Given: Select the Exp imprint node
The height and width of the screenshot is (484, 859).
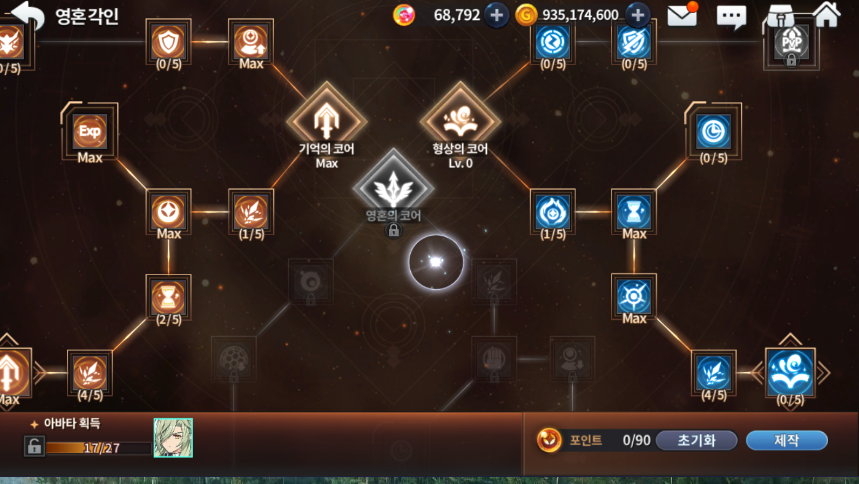Looking at the screenshot, I should click(x=90, y=131).
